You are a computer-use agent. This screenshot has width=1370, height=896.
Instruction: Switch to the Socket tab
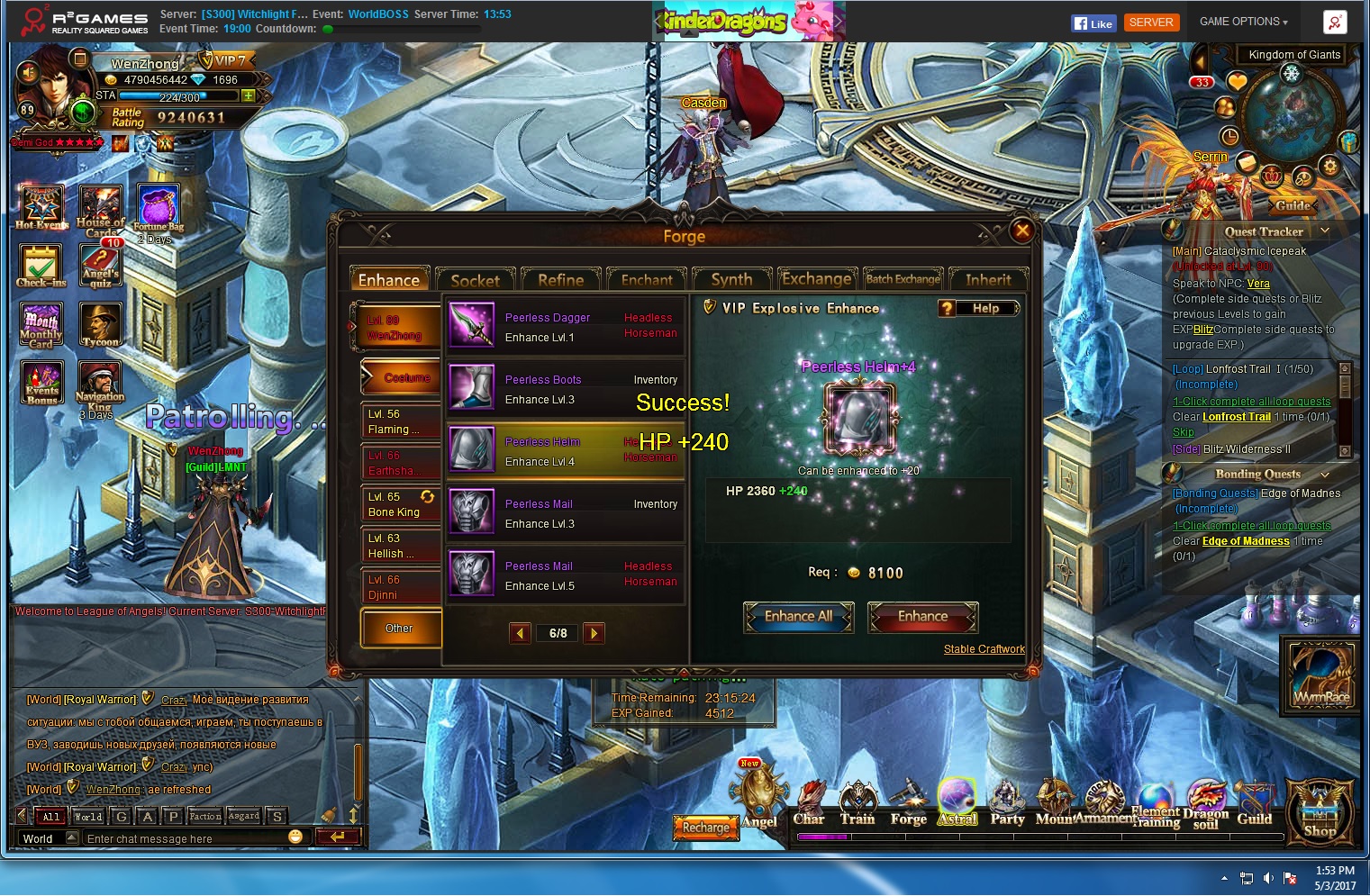tap(475, 280)
